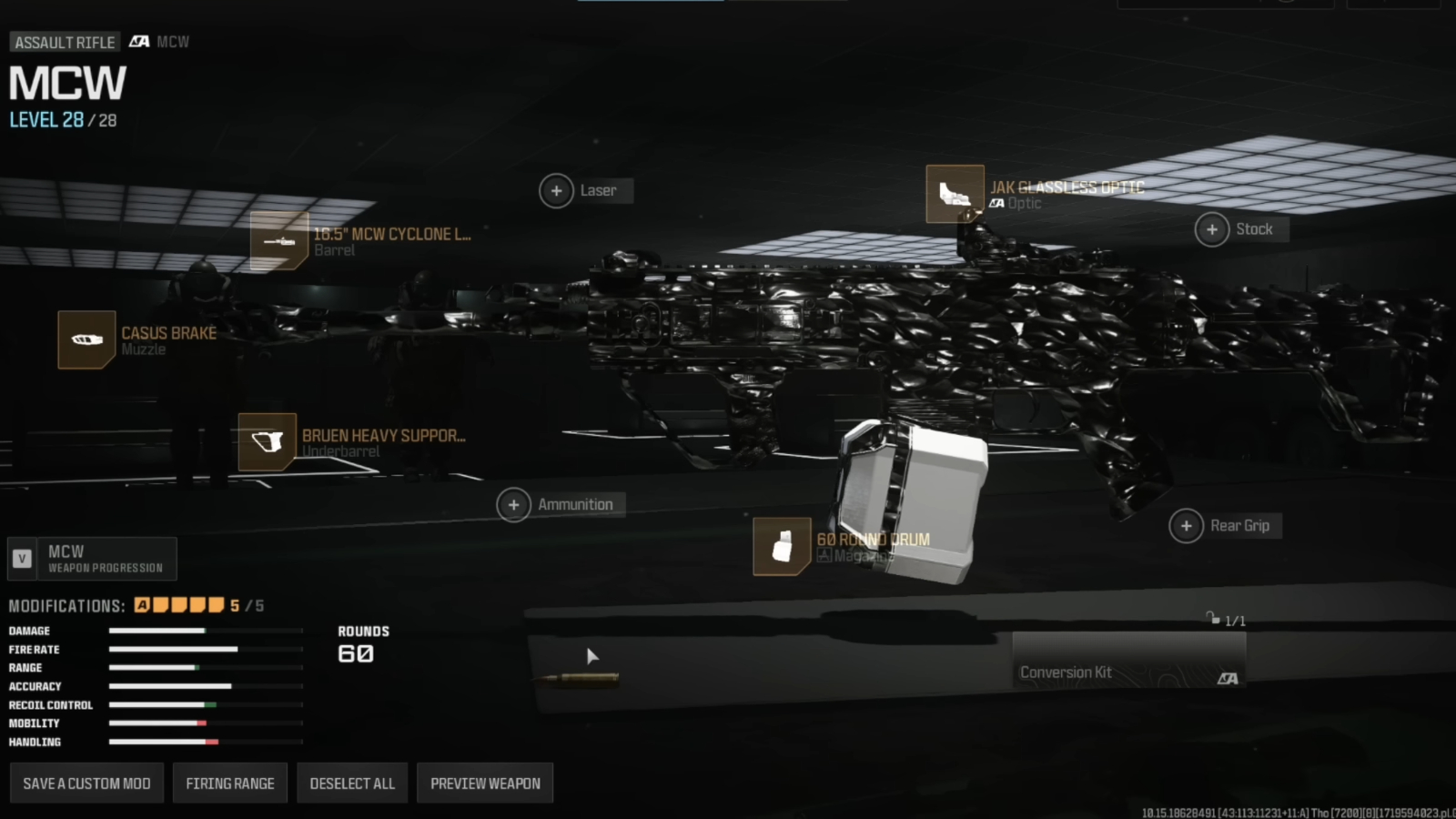This screenshot has height=819, width=1456.
Task: Add a Rear Grip attachment
Action: (1187, 526)
